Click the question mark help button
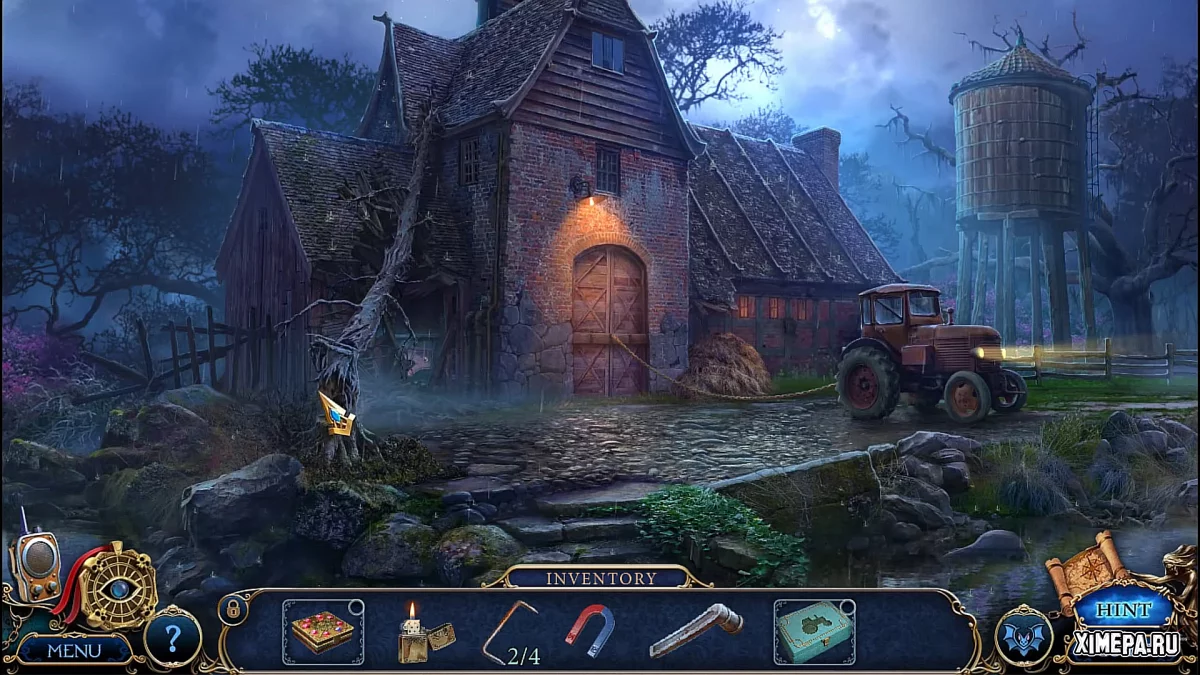This screenshot has width=1200, height=675. pyautogui.click(x=172, y=637)
